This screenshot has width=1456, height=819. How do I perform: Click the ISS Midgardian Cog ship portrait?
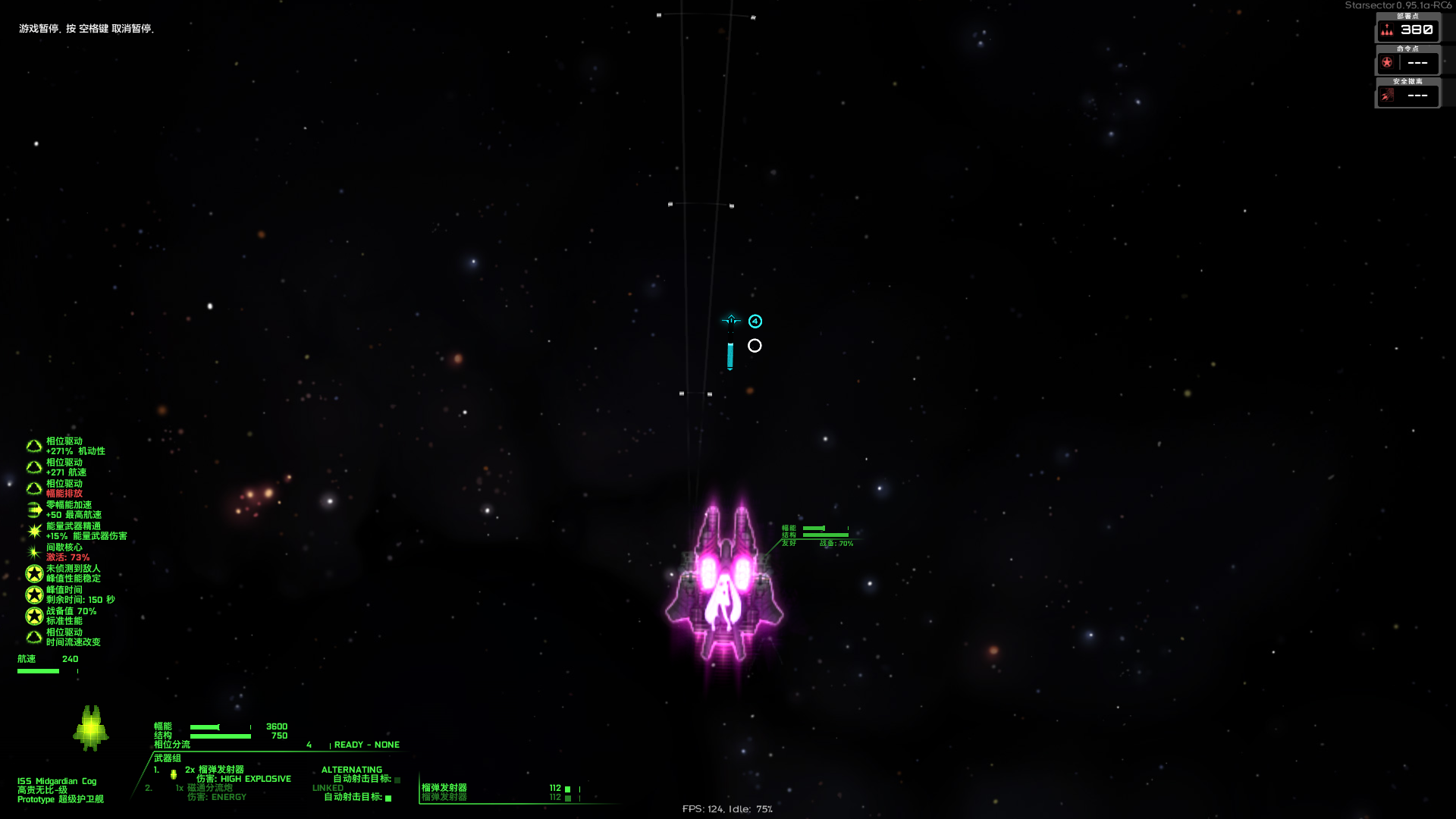tap(93, 728)
